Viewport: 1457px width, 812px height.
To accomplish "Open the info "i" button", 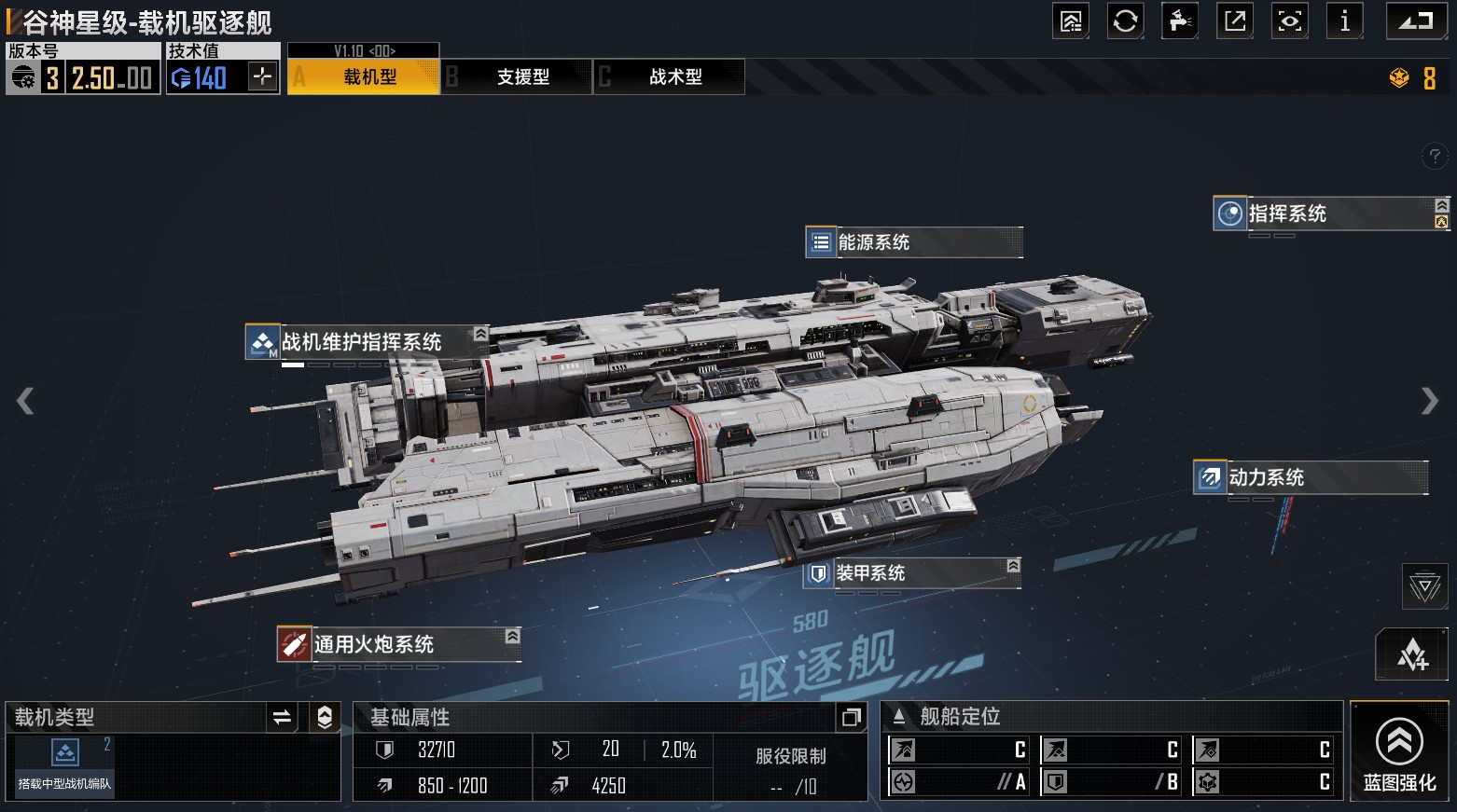I will click(x=1344, y=21).
